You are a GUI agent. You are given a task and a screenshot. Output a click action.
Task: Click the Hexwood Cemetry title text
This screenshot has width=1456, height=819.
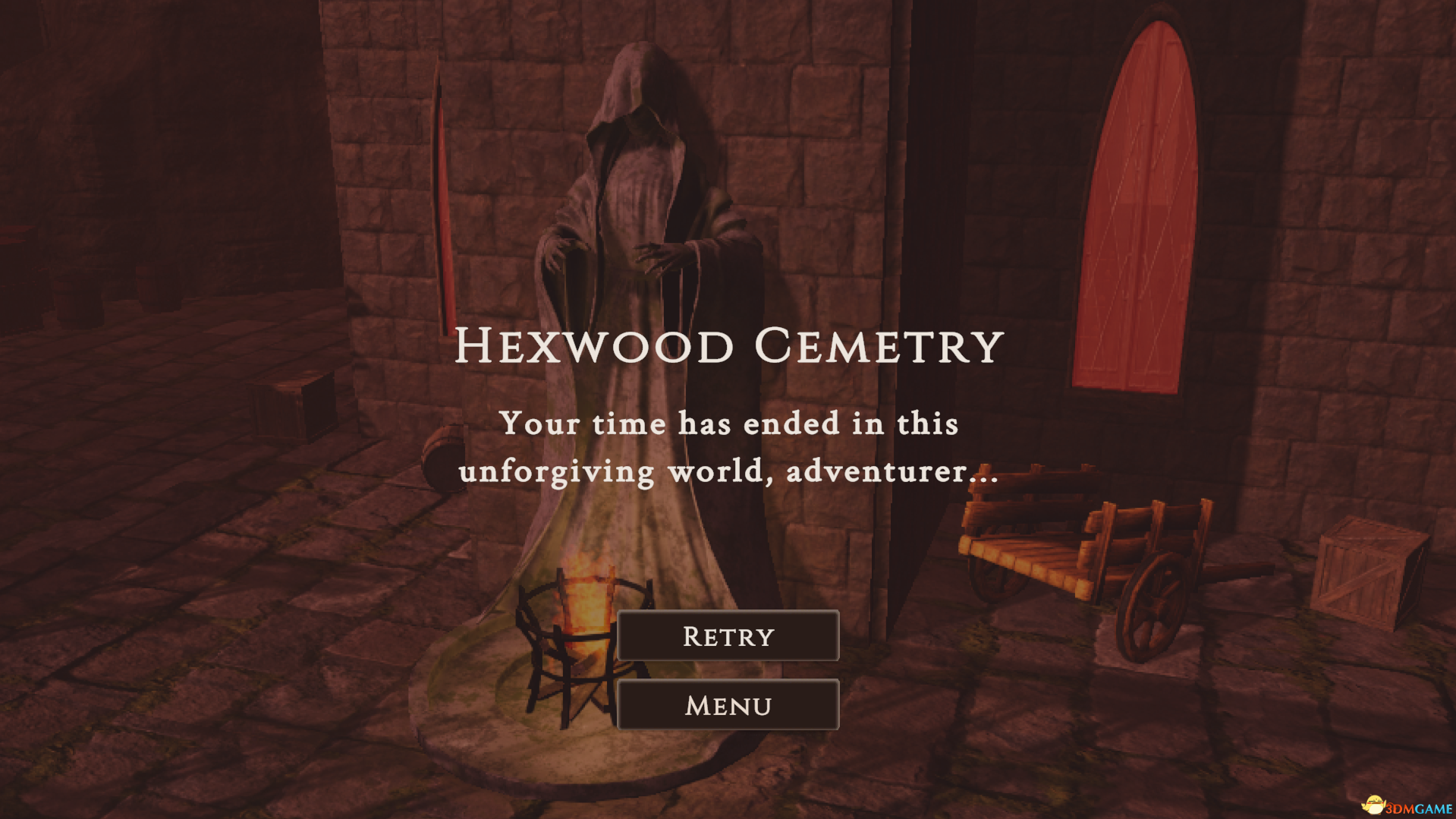[728, 345]
